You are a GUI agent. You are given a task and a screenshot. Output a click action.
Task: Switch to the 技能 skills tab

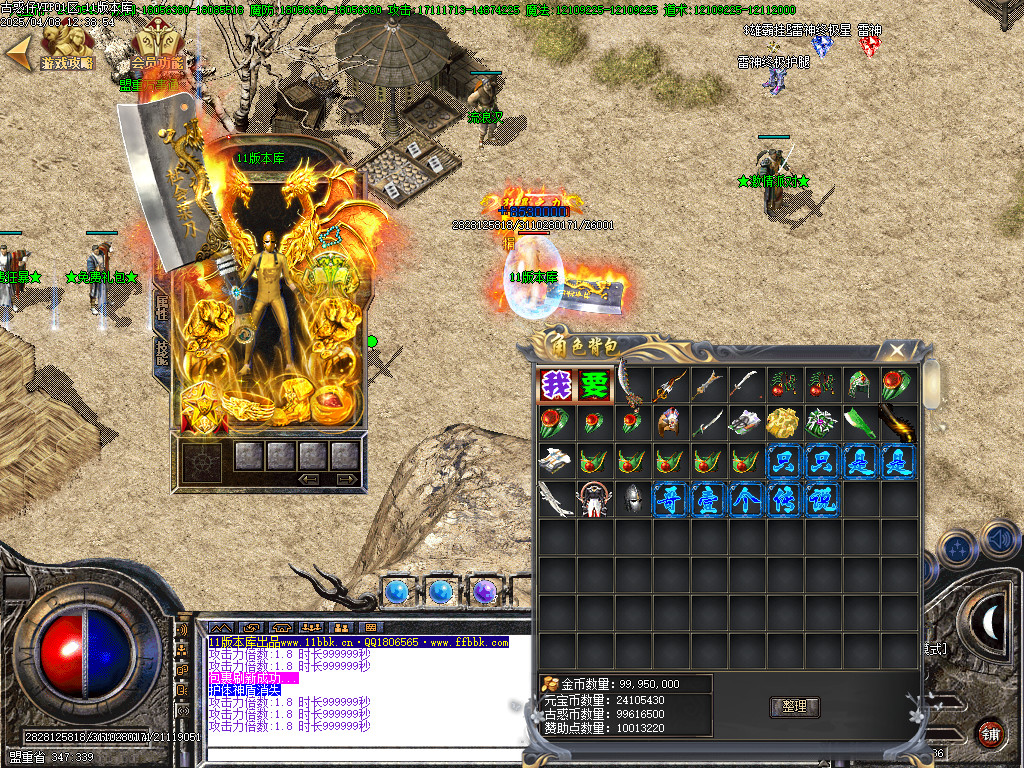[x=161, y=350]
